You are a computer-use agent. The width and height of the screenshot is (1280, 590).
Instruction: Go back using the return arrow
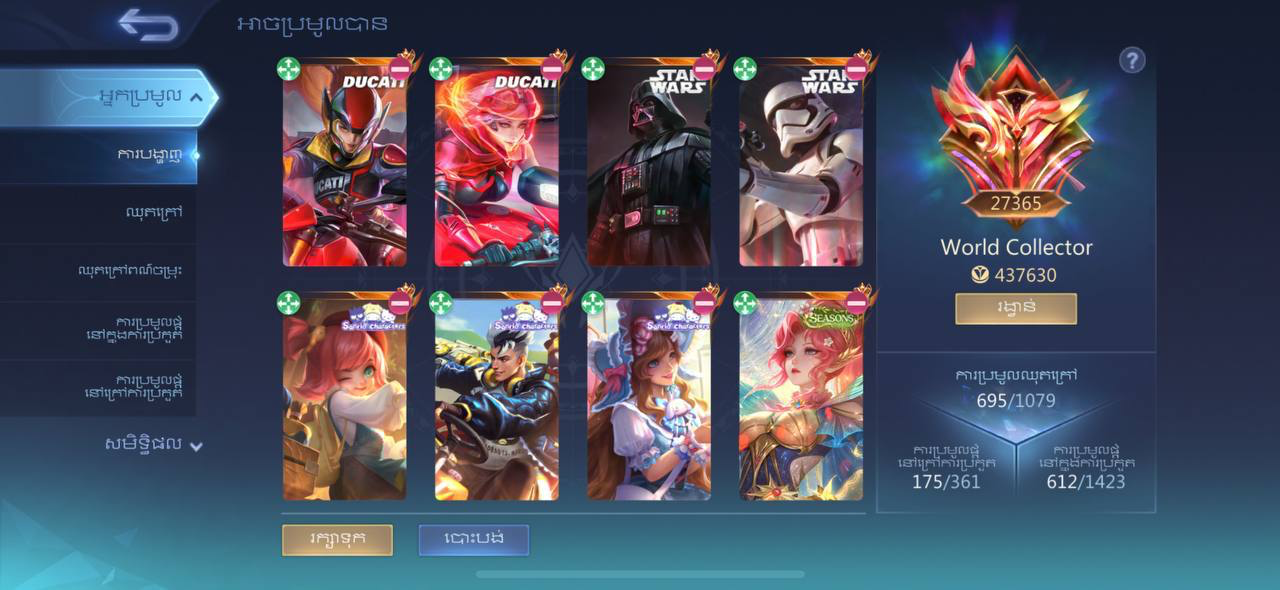click(x=148, y=26)
